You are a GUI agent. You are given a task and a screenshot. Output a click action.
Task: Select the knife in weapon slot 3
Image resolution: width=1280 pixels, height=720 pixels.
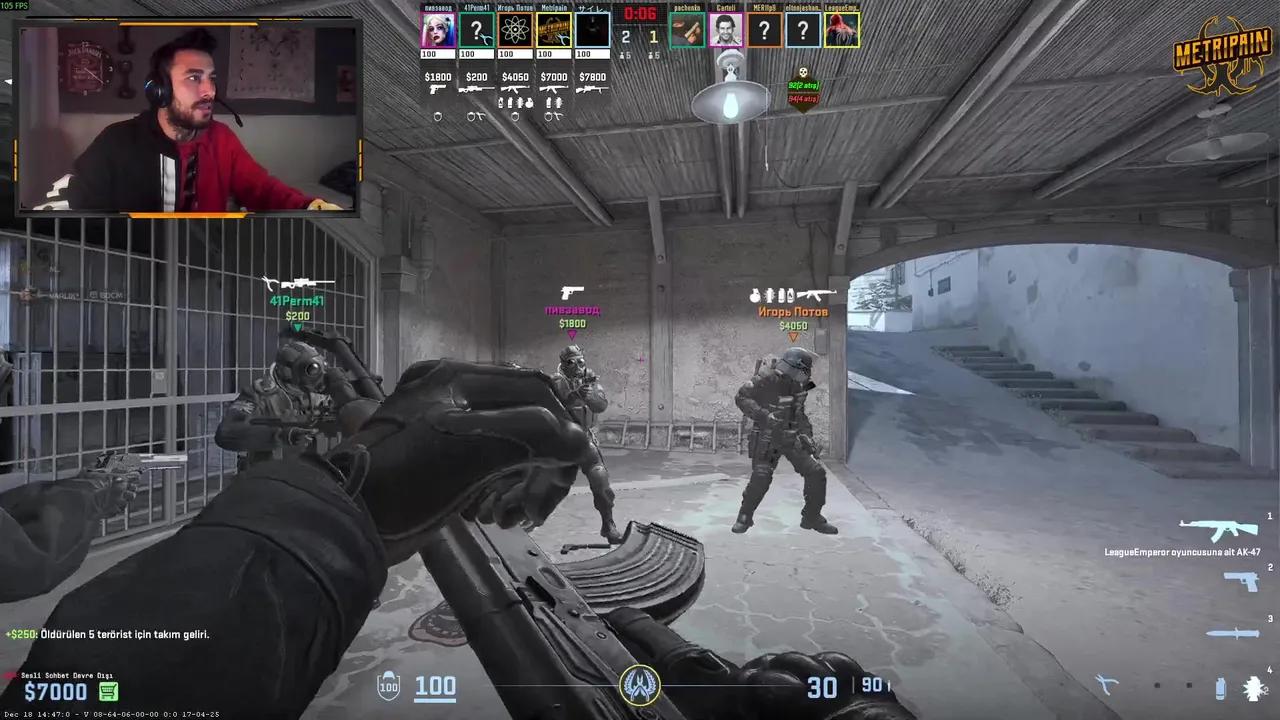tap(1233, 633)
